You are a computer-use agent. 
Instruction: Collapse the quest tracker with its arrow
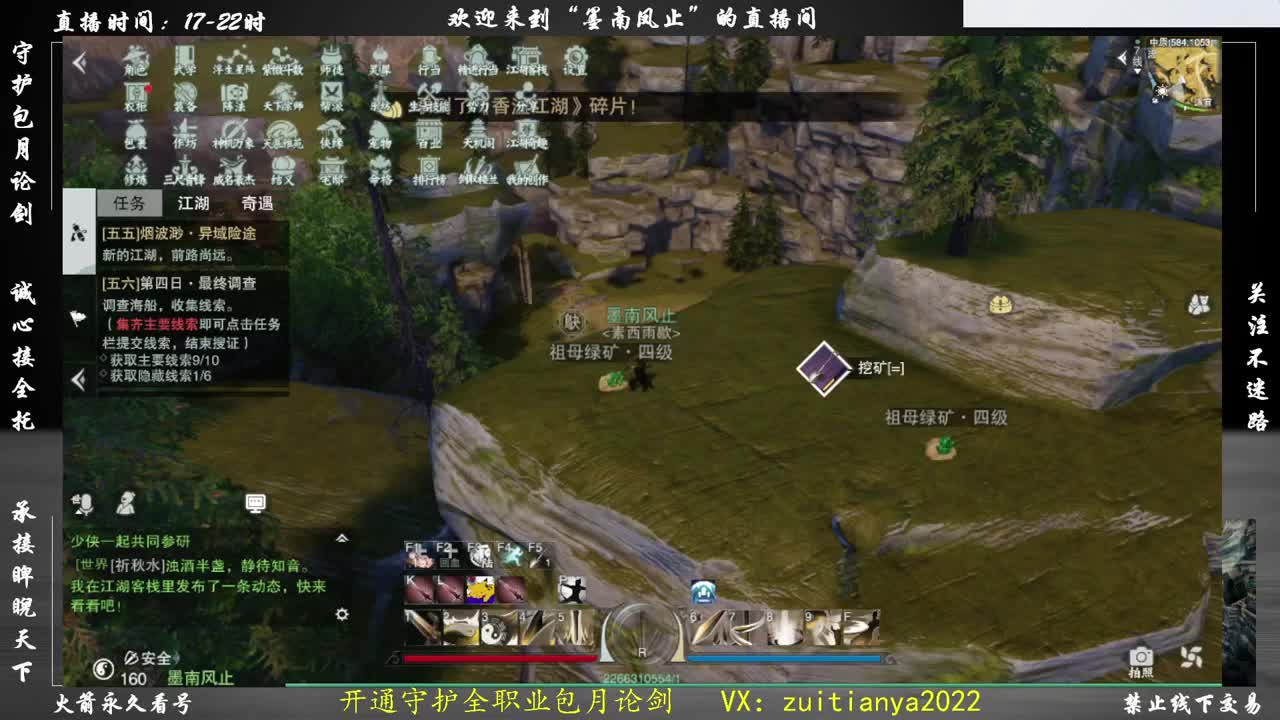pos(76,379)
